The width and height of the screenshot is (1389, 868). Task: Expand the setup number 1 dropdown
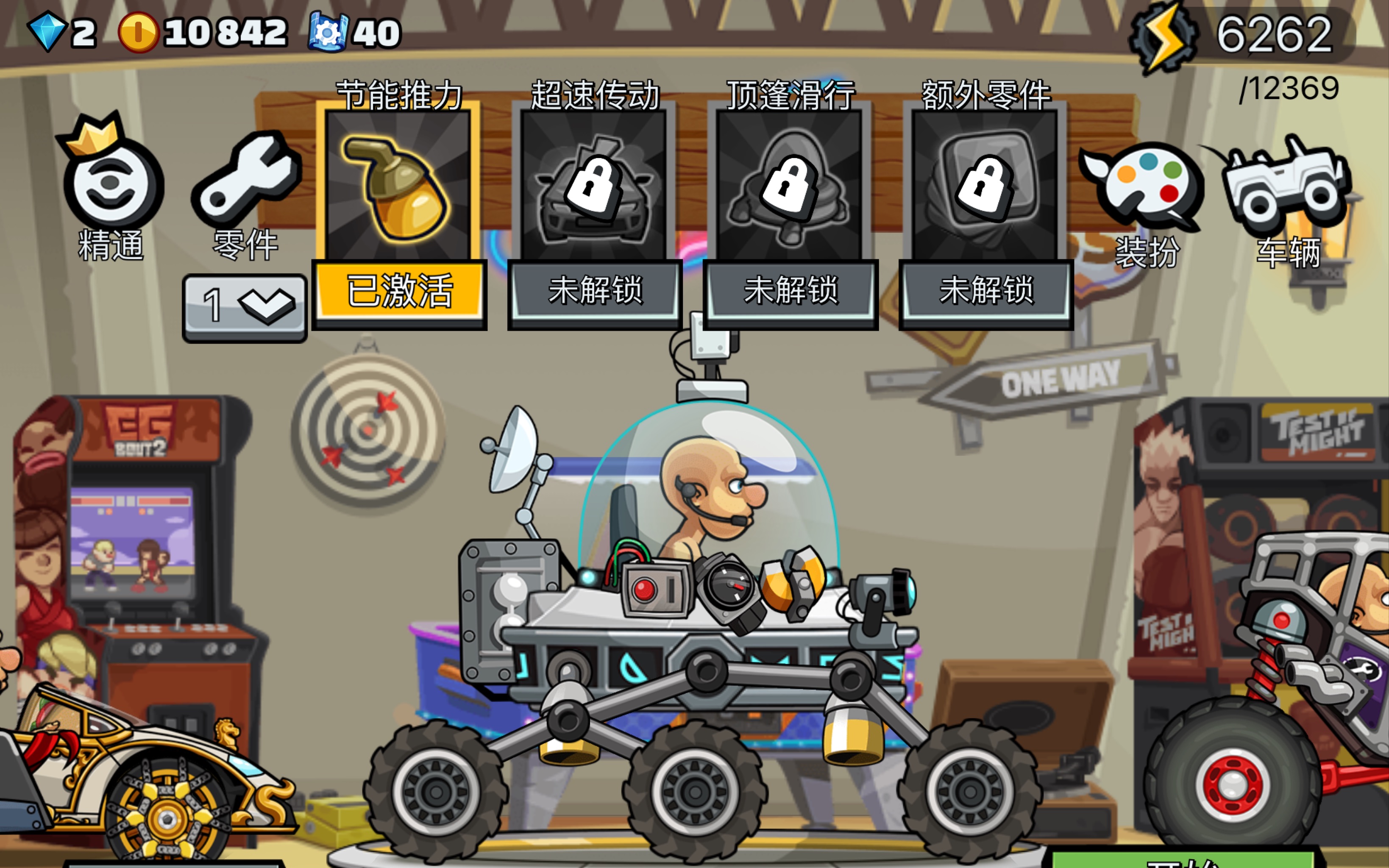pos(245,306)
